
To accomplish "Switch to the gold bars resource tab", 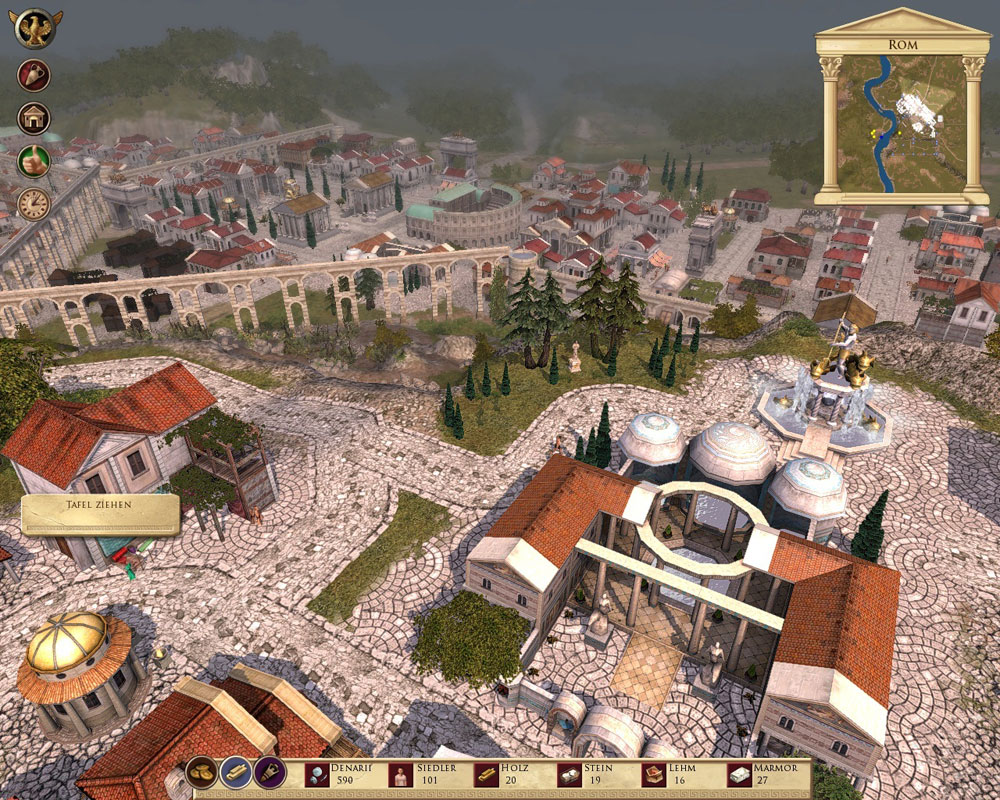I will (236, 774).
